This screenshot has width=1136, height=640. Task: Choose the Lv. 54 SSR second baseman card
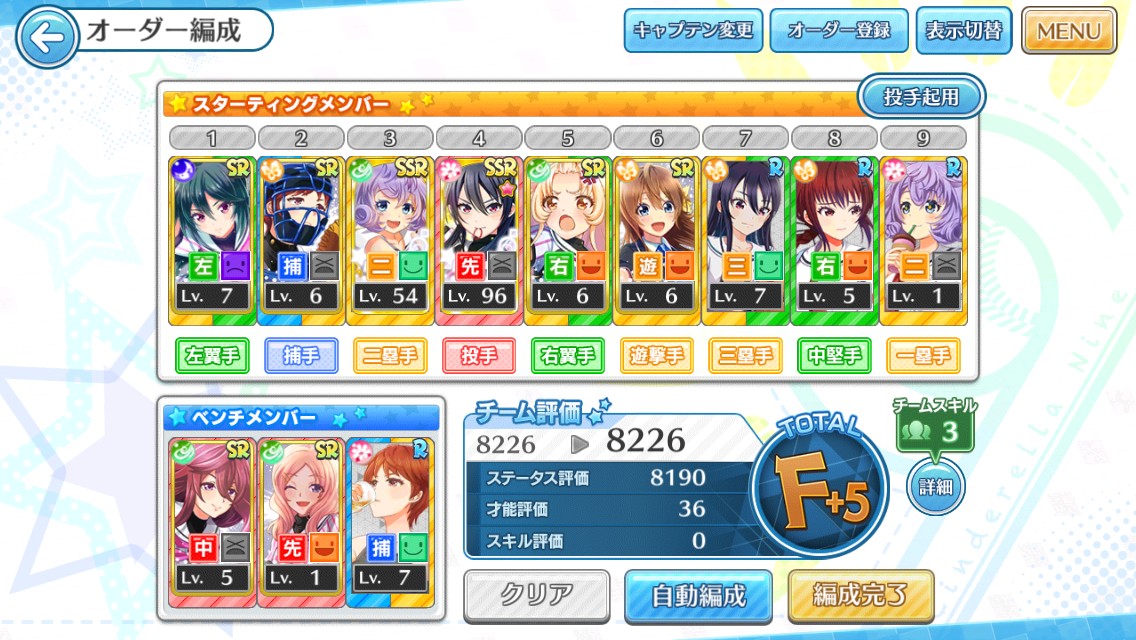[390, 240]
